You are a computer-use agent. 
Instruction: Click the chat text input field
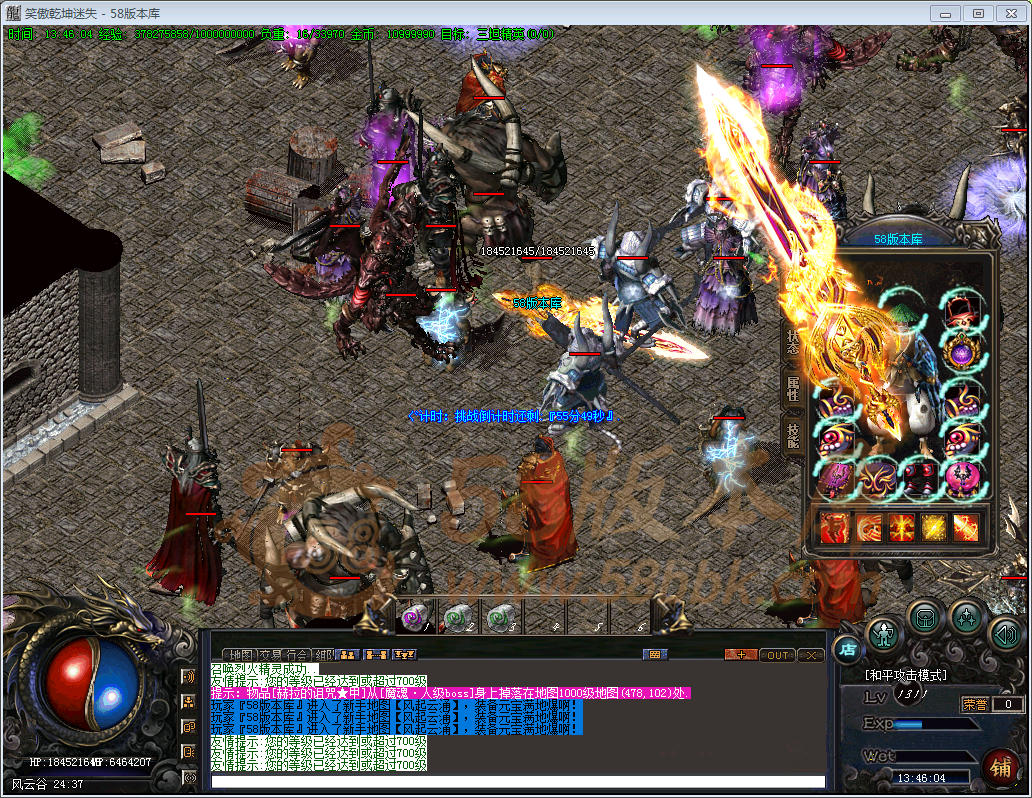pos(518,781)
